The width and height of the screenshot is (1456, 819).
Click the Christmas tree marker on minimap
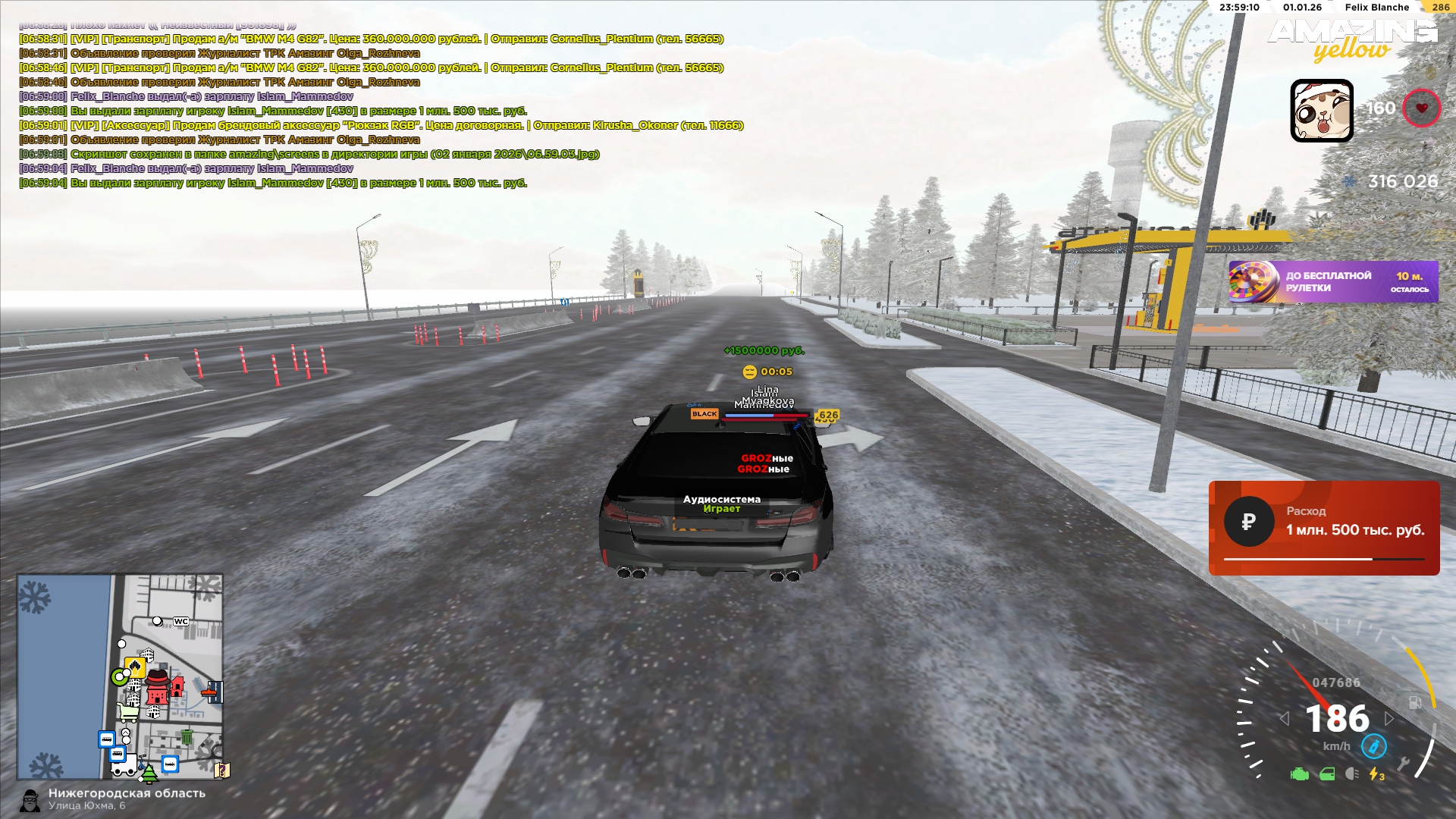[149, 774]
